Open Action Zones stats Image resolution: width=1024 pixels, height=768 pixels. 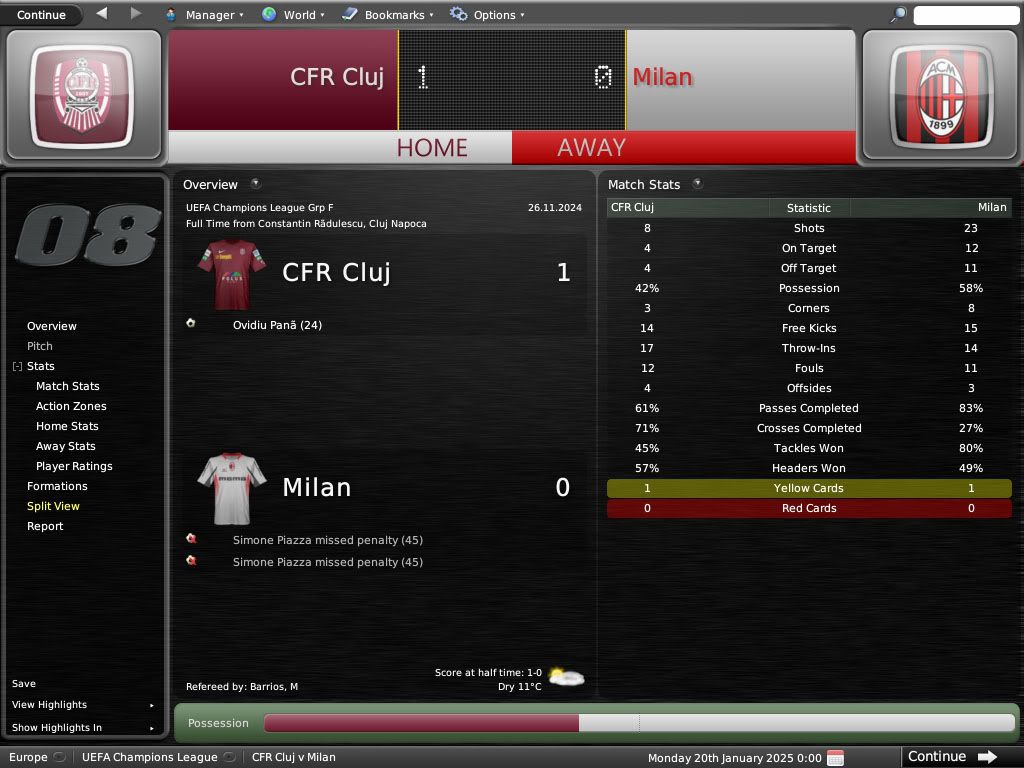71,406
